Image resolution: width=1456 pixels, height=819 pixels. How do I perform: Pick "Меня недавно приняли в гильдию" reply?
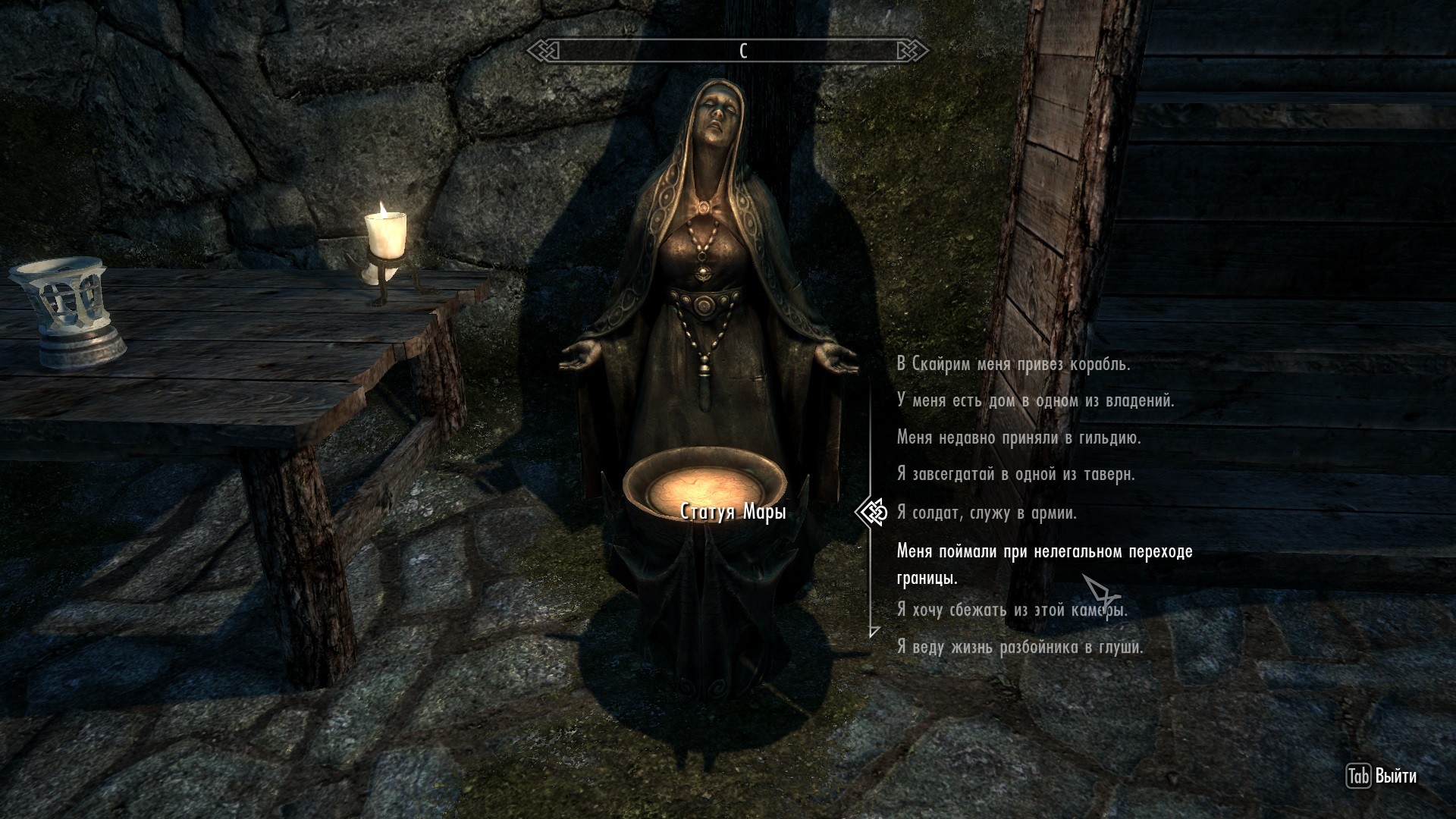tap(1018, 438)
